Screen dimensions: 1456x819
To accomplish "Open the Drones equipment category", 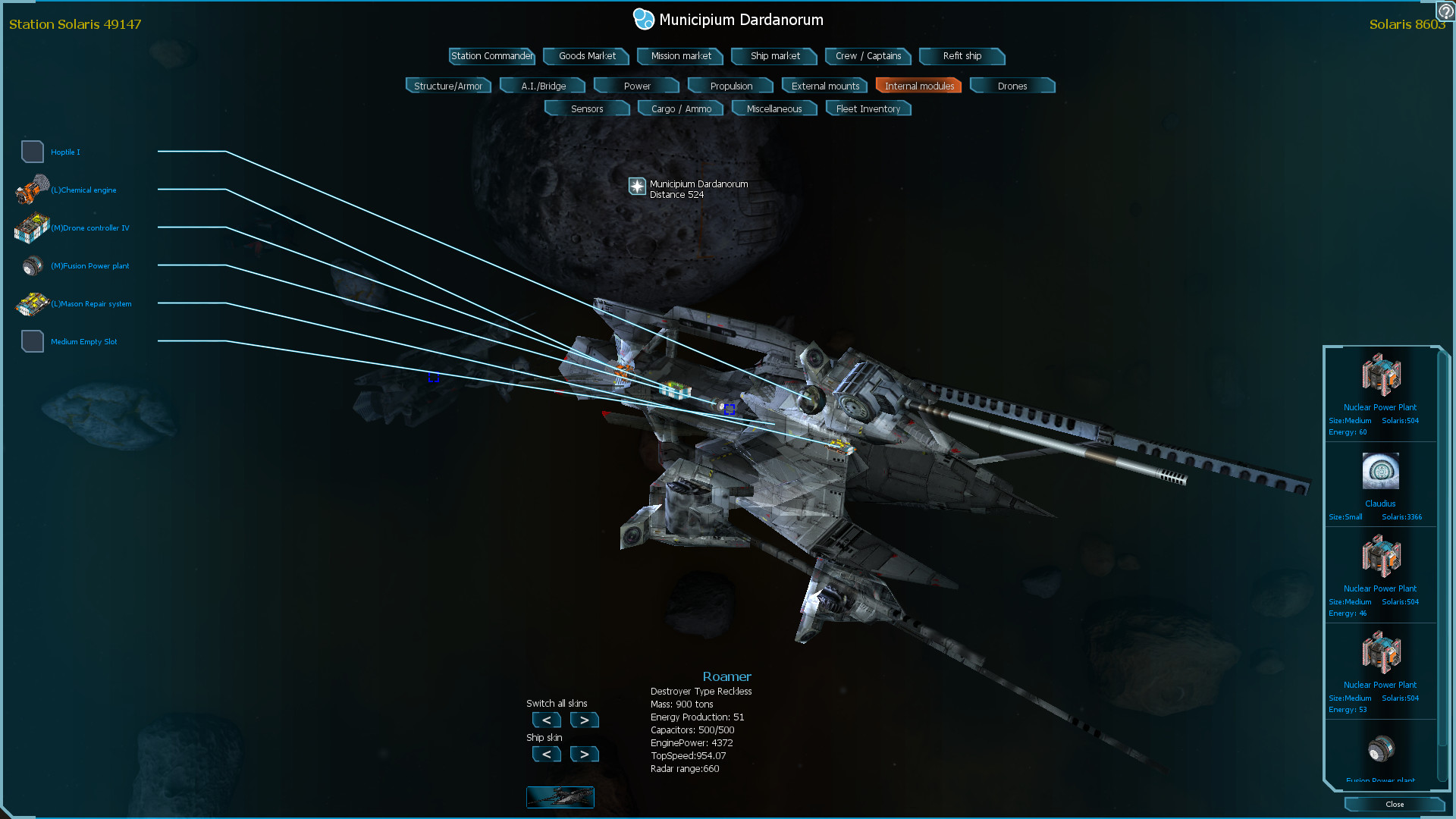I will tap(1012, 86).
